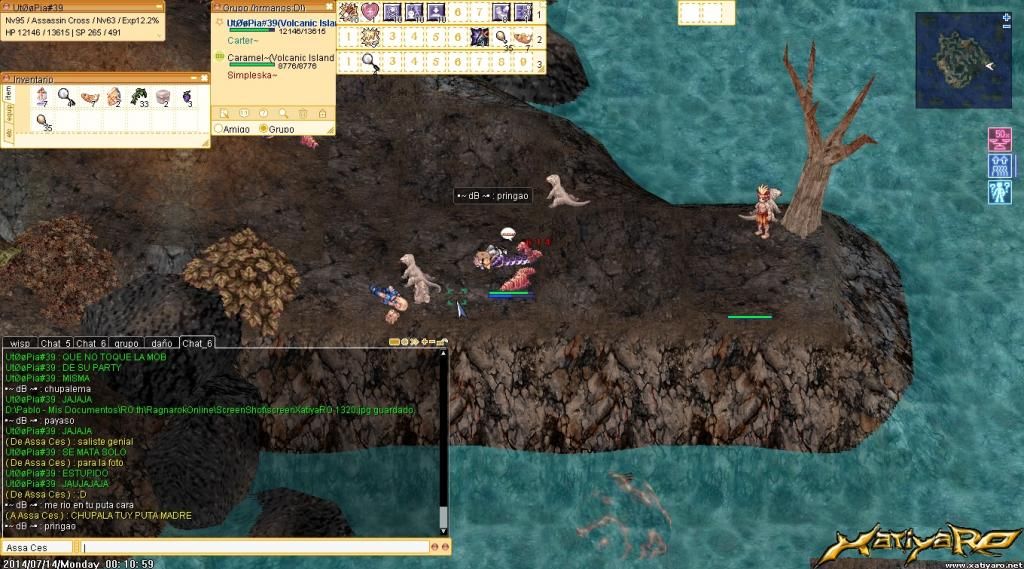Select the purple grape item in inventory
The height and width of the screenshot is (569, 1024).
point(186,97)
